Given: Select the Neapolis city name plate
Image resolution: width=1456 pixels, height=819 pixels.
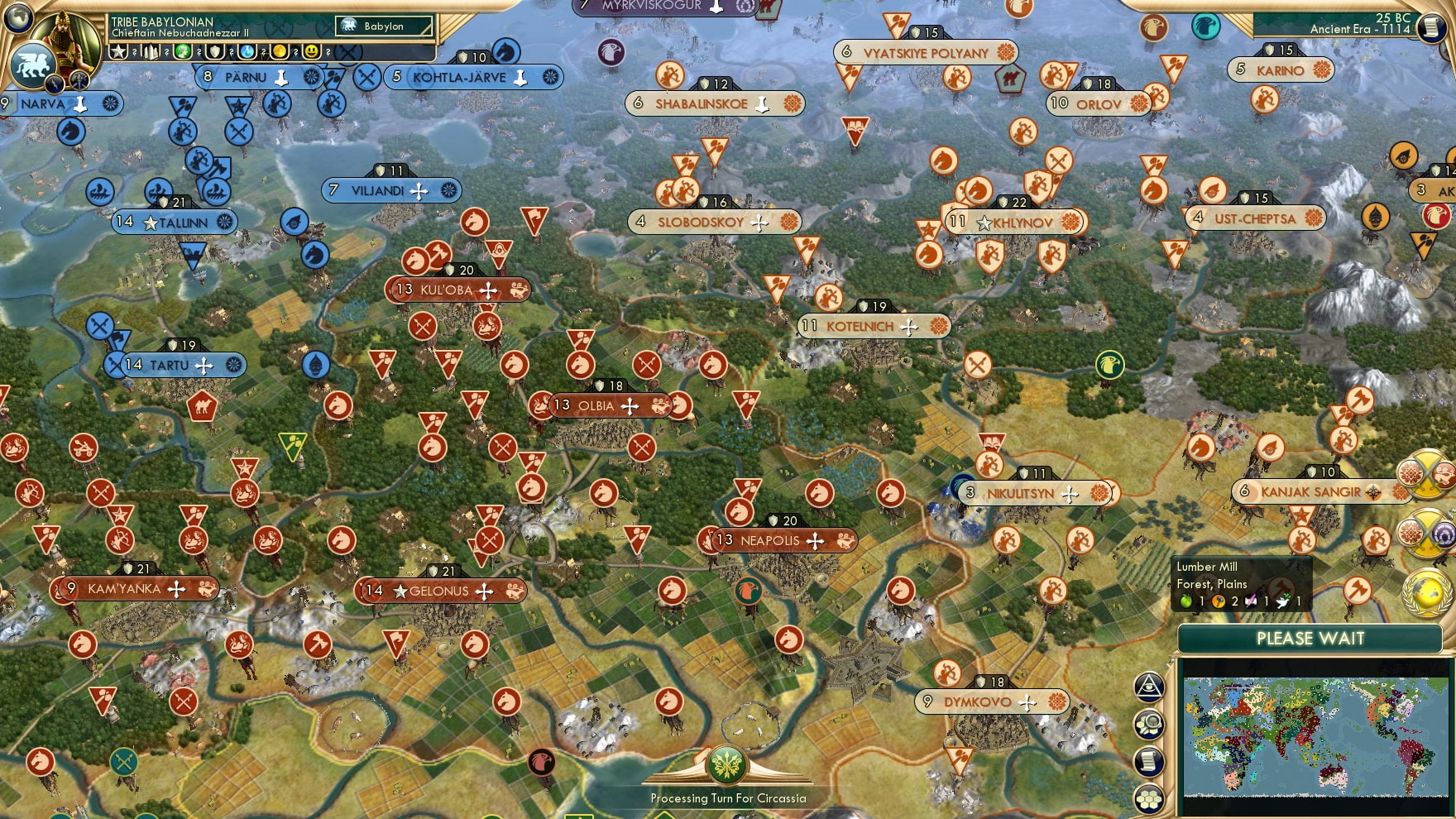Looking at the screenshot, I should [769, 540].
